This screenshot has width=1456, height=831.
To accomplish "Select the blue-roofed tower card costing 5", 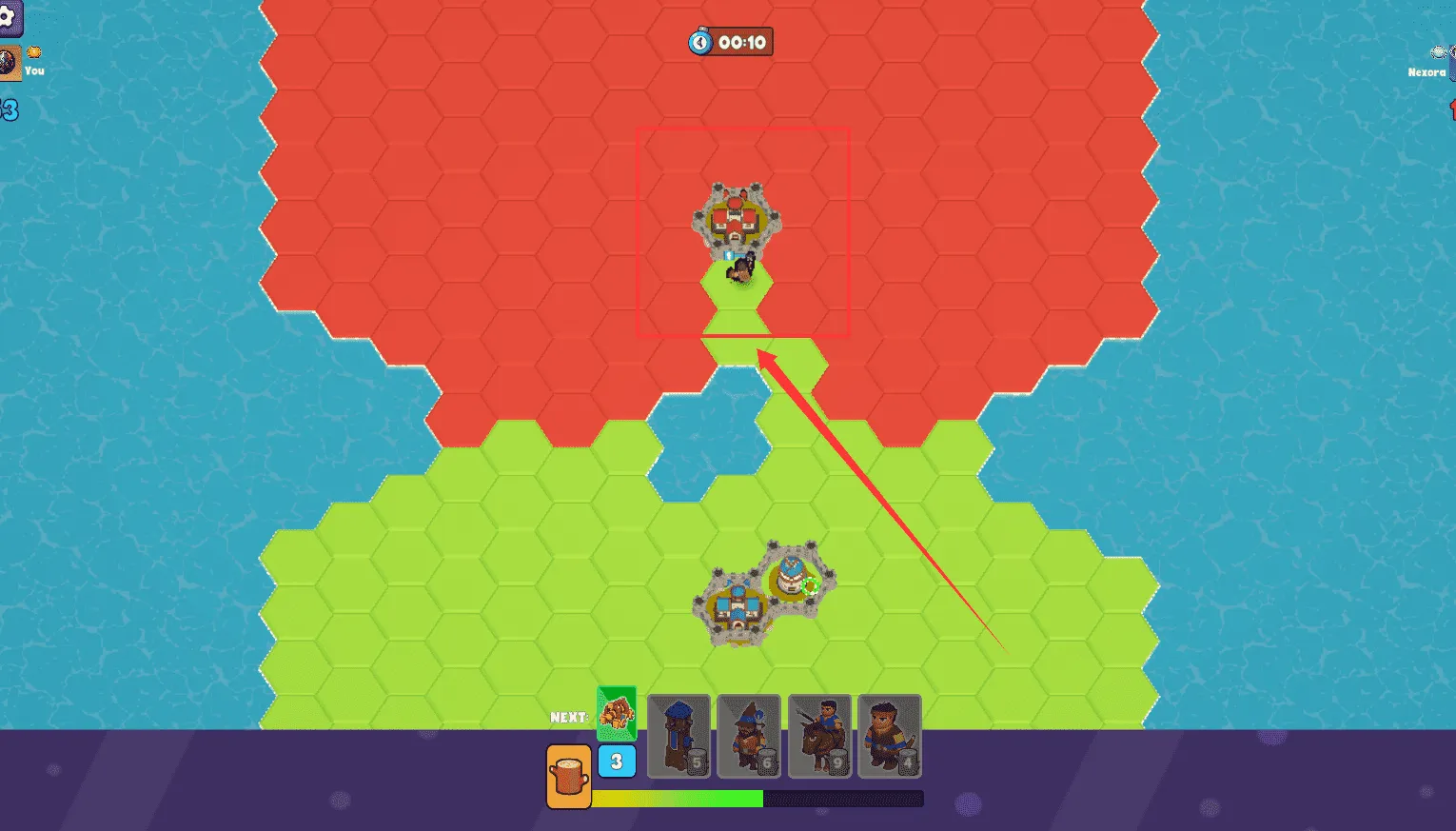I will (679, 736).
